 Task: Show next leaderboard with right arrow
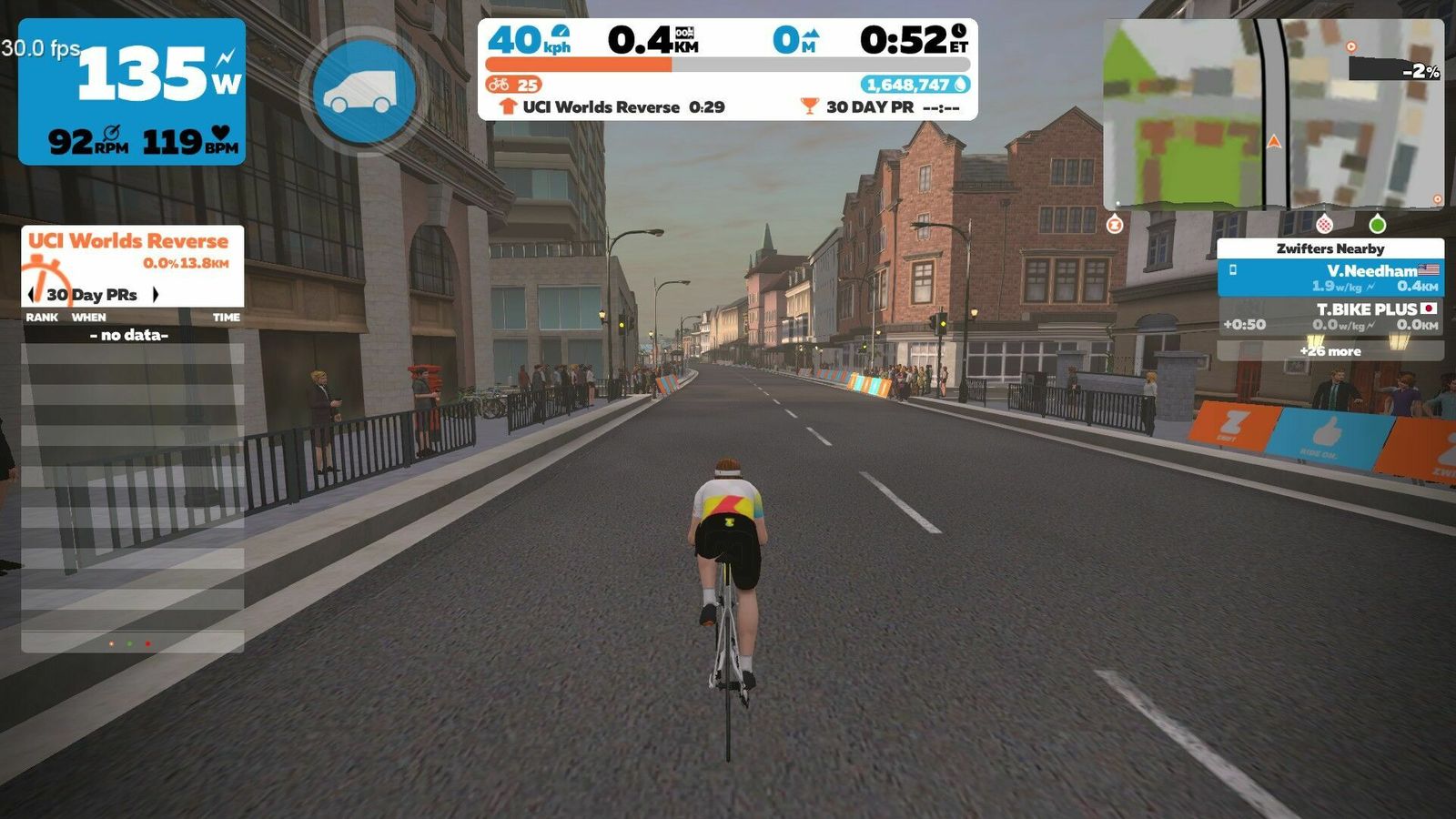point(156,294)
